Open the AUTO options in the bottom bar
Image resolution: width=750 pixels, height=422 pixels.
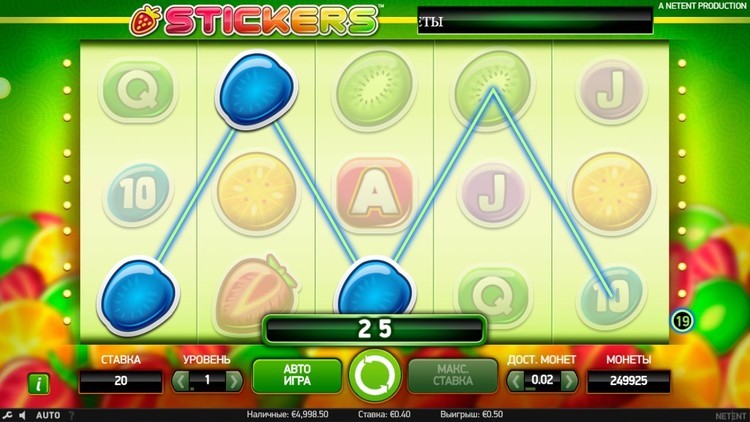tap(48, 414)
